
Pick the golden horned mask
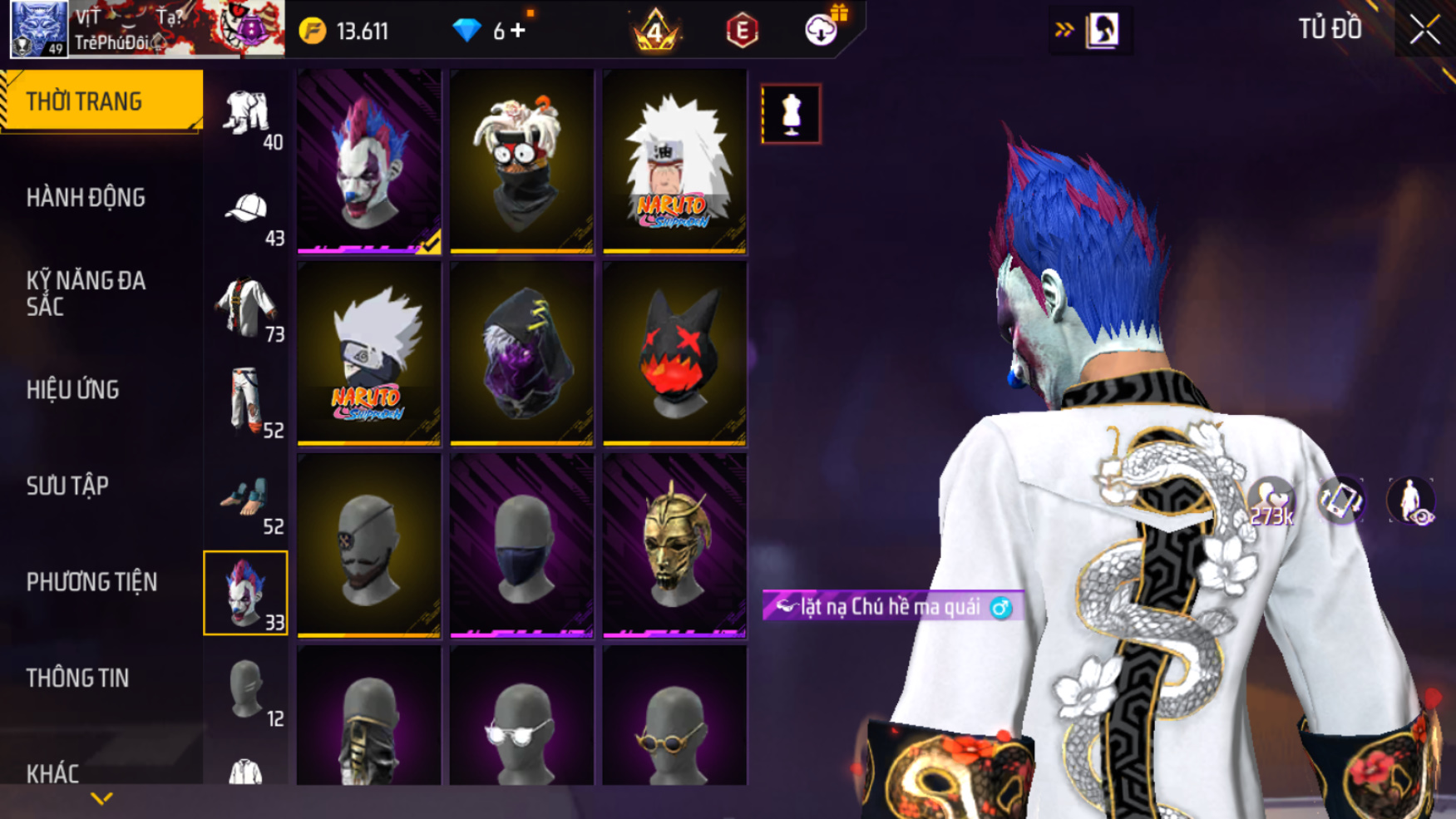coord(674,545)
